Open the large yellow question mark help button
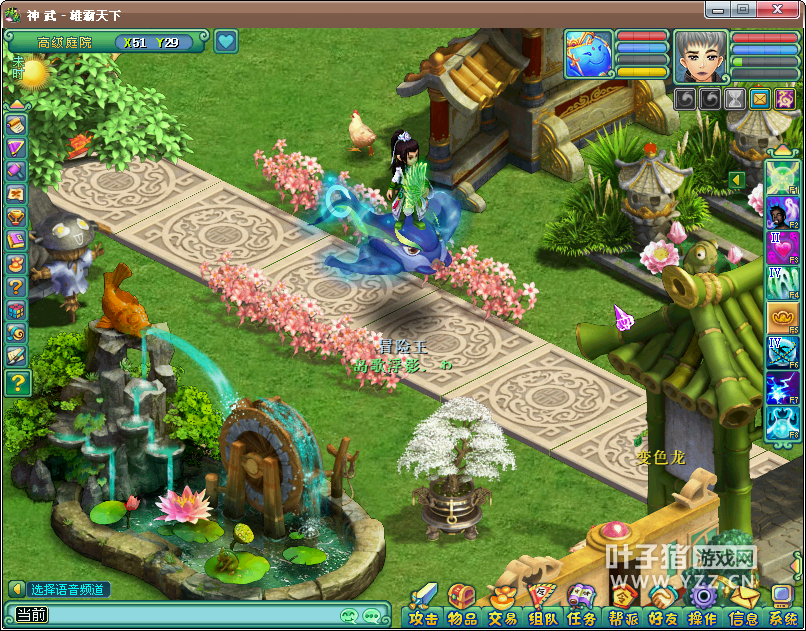 pos(17,382)
